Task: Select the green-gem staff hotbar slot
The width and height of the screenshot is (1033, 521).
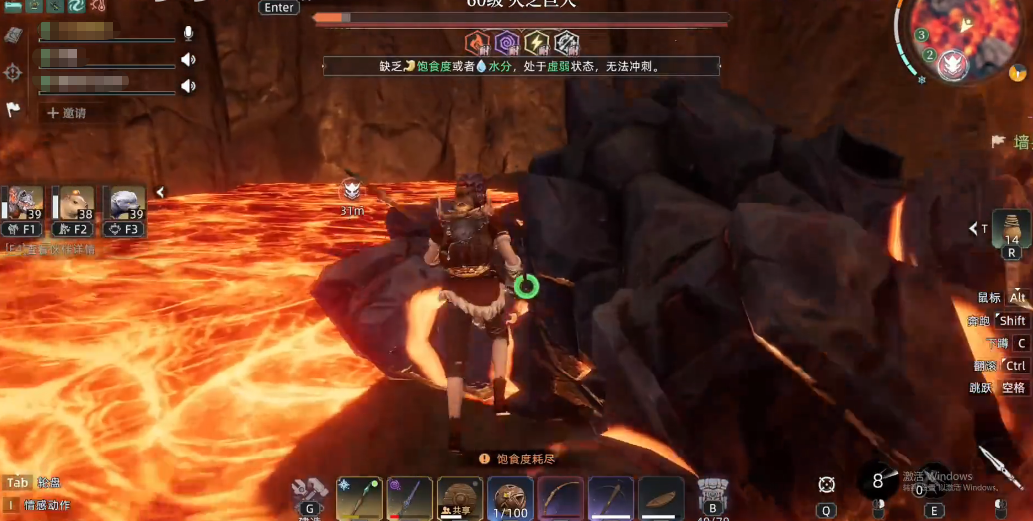Action: (360, 497)
